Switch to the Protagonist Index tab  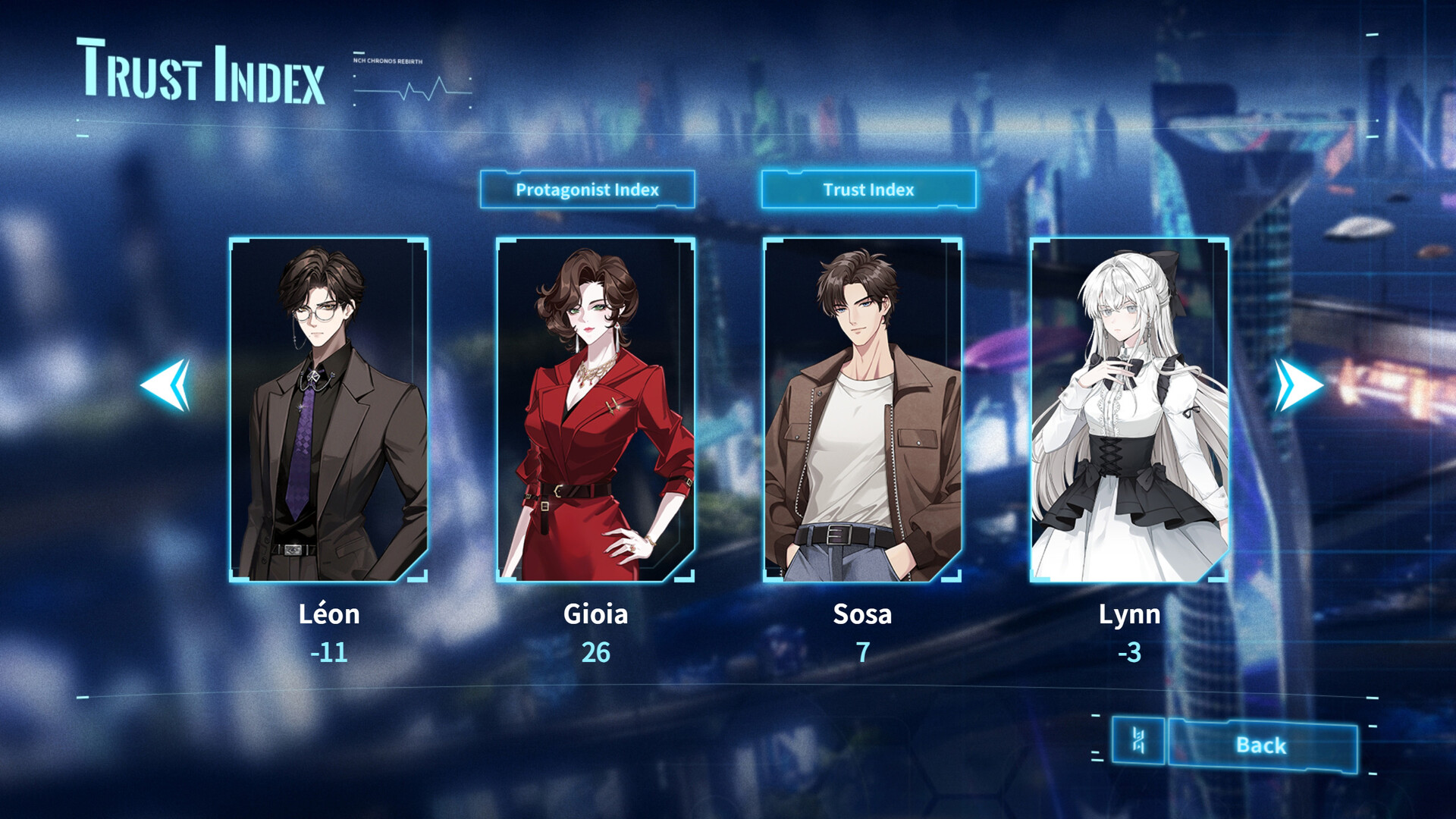coord(588,191)
